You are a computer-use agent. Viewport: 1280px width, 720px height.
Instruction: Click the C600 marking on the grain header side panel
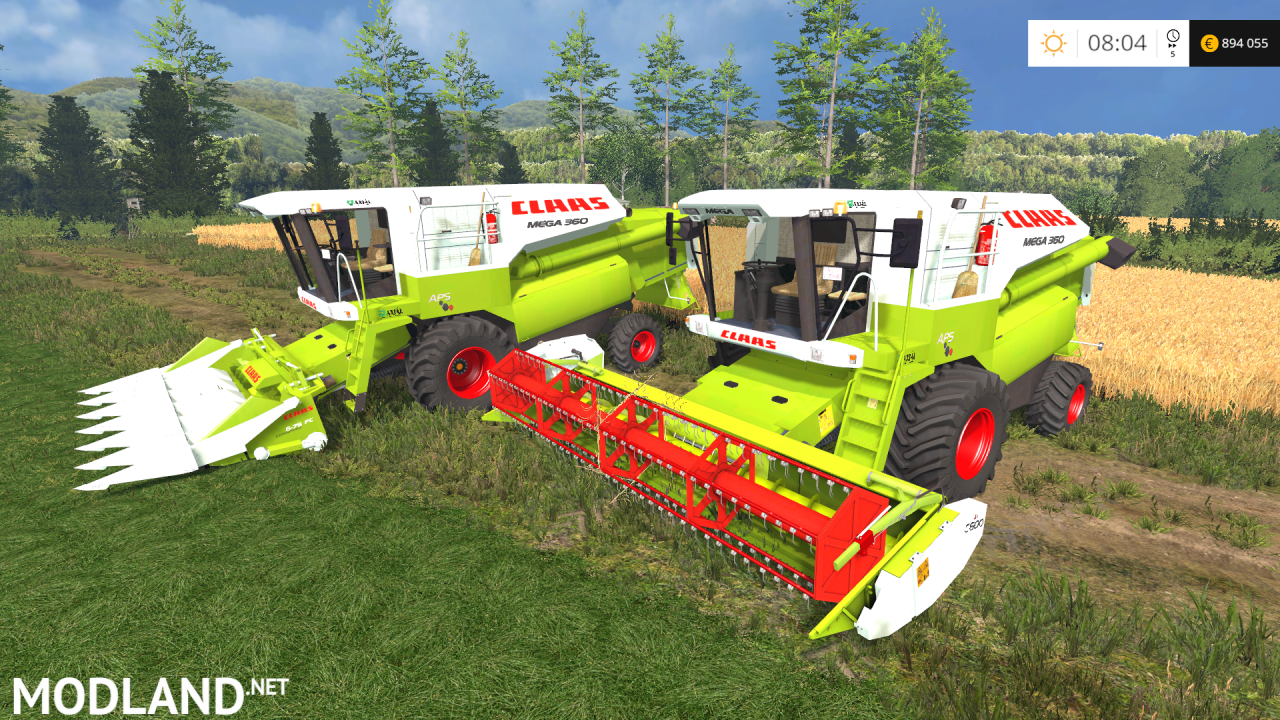(974, 524)
